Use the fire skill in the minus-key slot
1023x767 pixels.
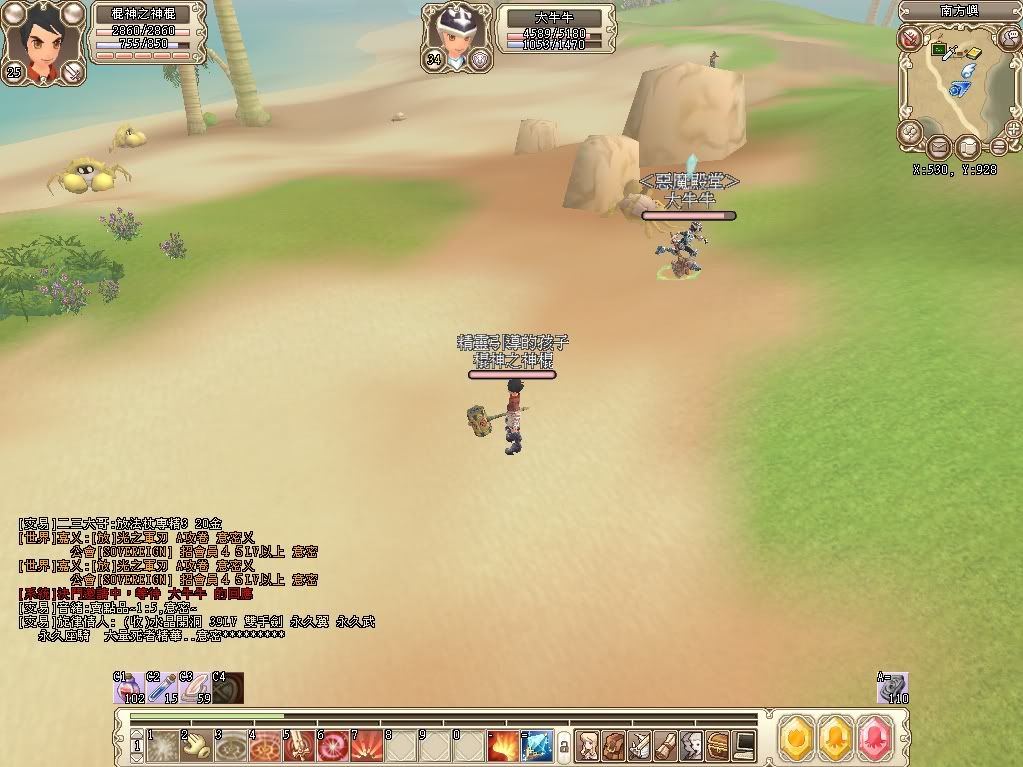[x=503, y=746]
